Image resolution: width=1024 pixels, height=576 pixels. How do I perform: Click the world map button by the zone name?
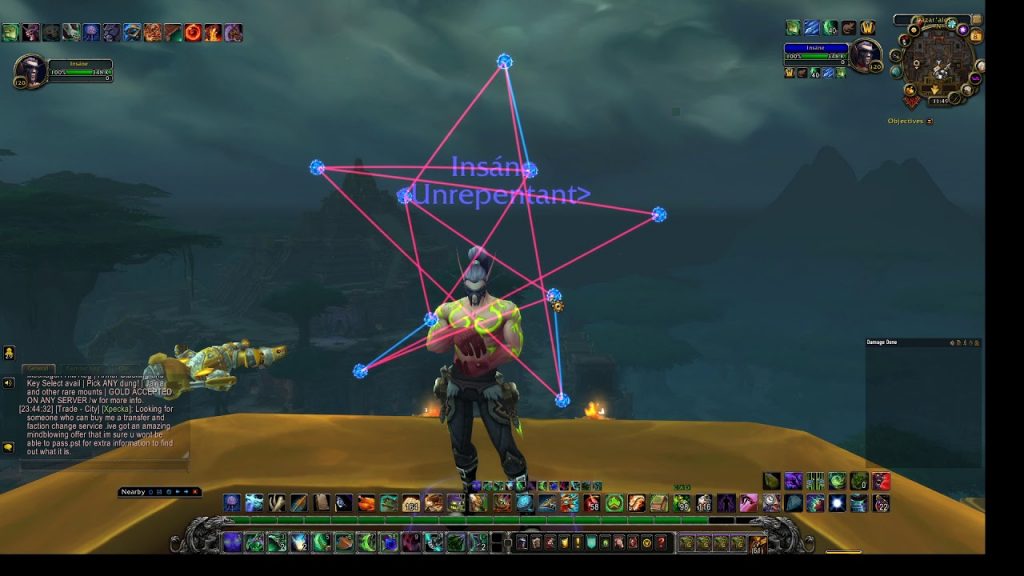click(x=977, y=19)
